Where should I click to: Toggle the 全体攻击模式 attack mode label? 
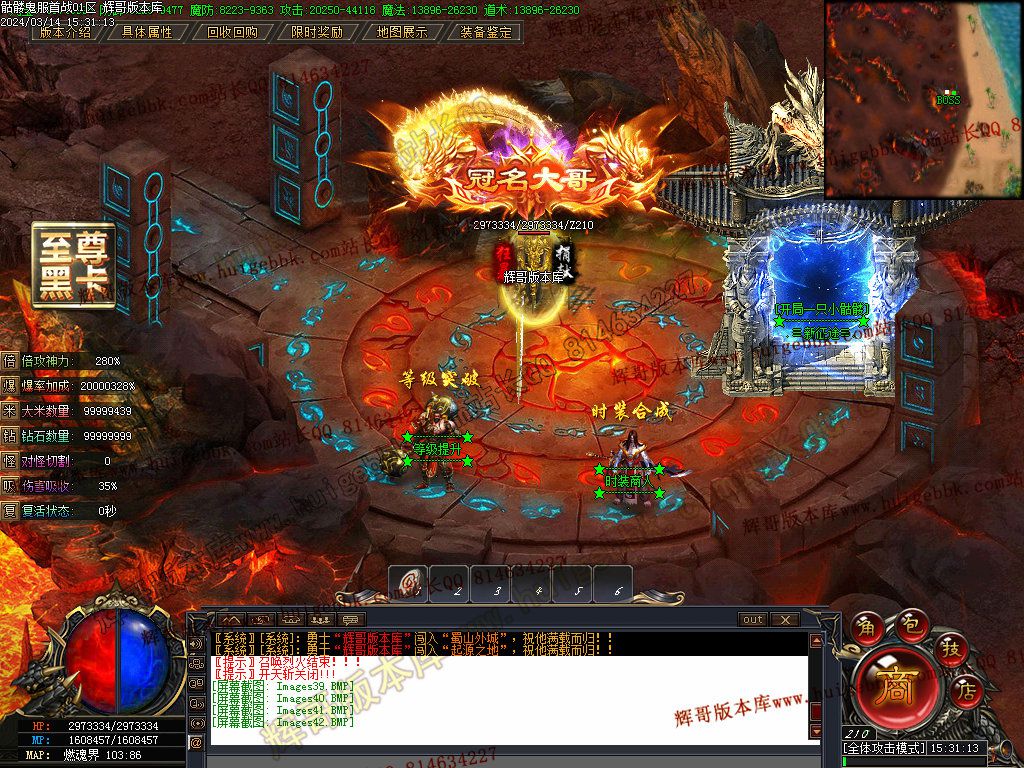[883, 748]
